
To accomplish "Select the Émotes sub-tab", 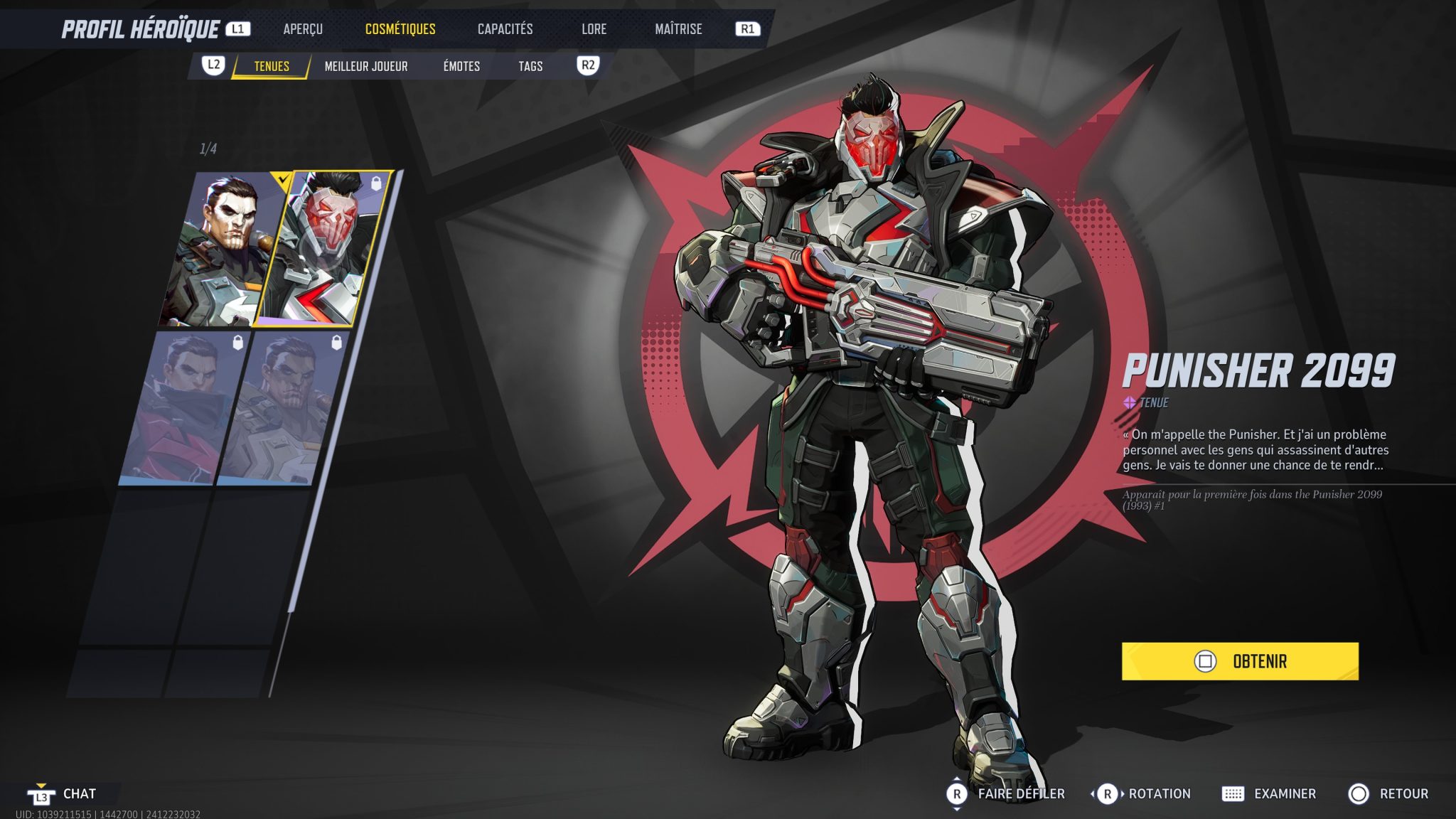I will click(x=460, y=66).
